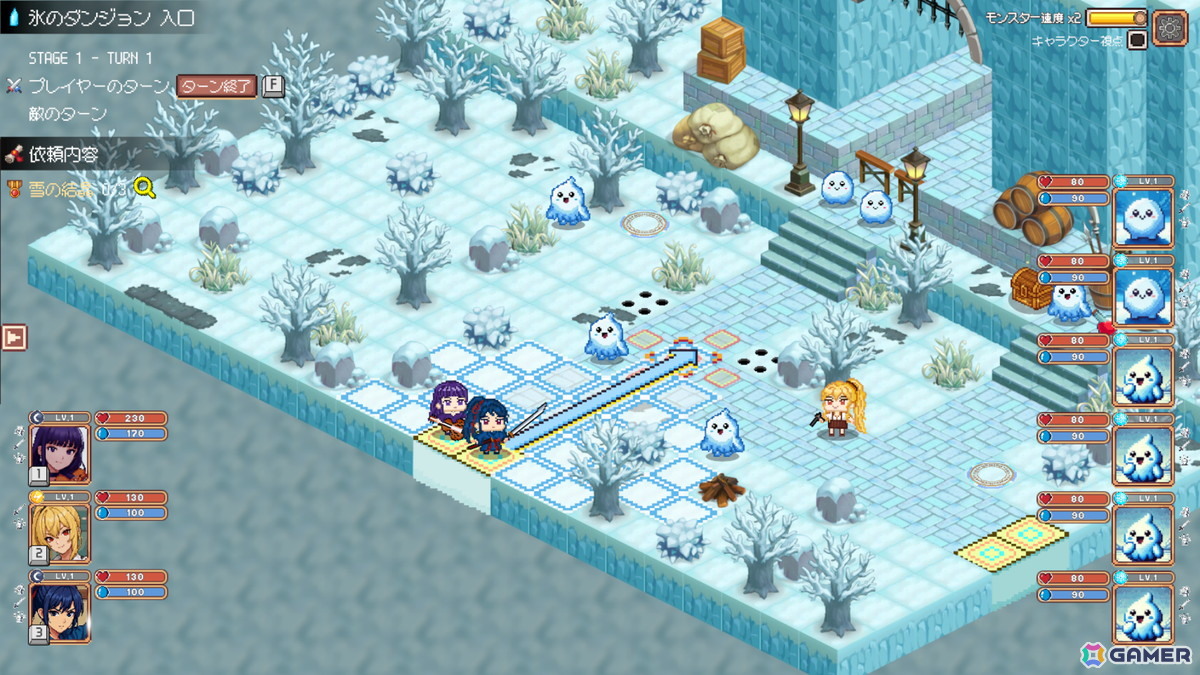The width and height of the screenshot is (1200, 675).
Task: Select the blonde character portrait
Action: 60,532
